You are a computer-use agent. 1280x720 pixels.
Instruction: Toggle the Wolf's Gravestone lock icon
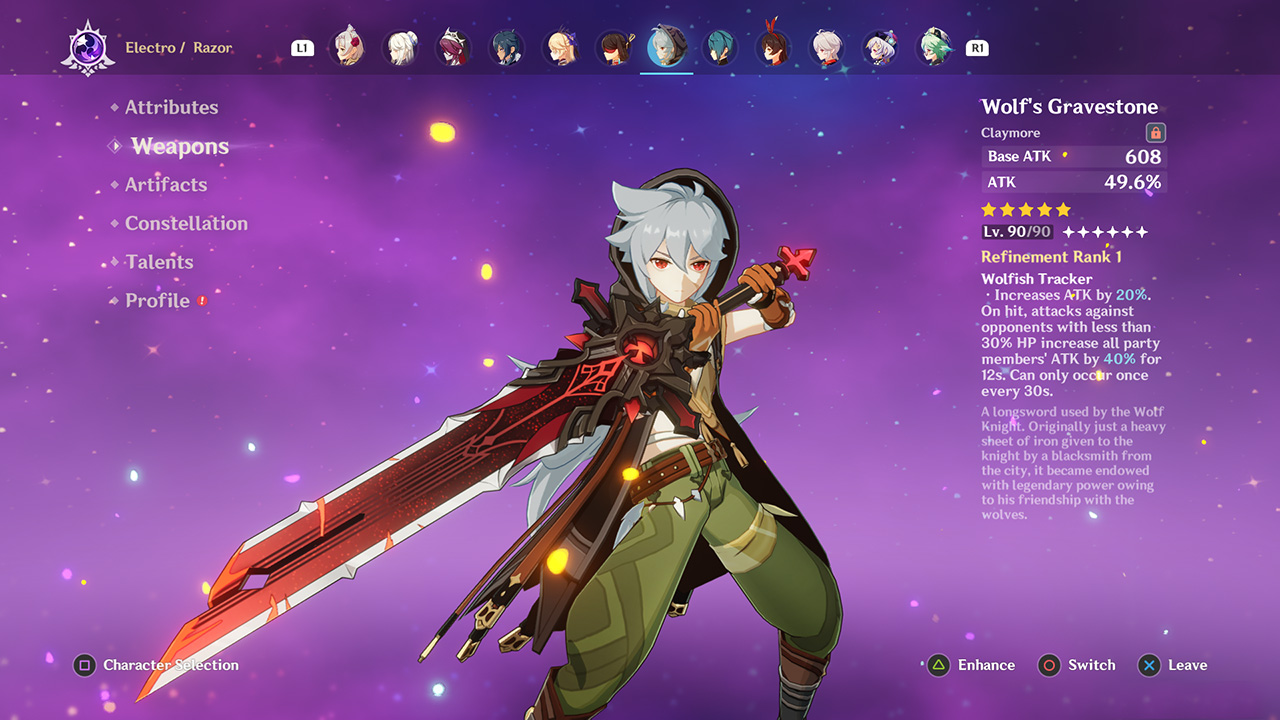(1155, 132)
